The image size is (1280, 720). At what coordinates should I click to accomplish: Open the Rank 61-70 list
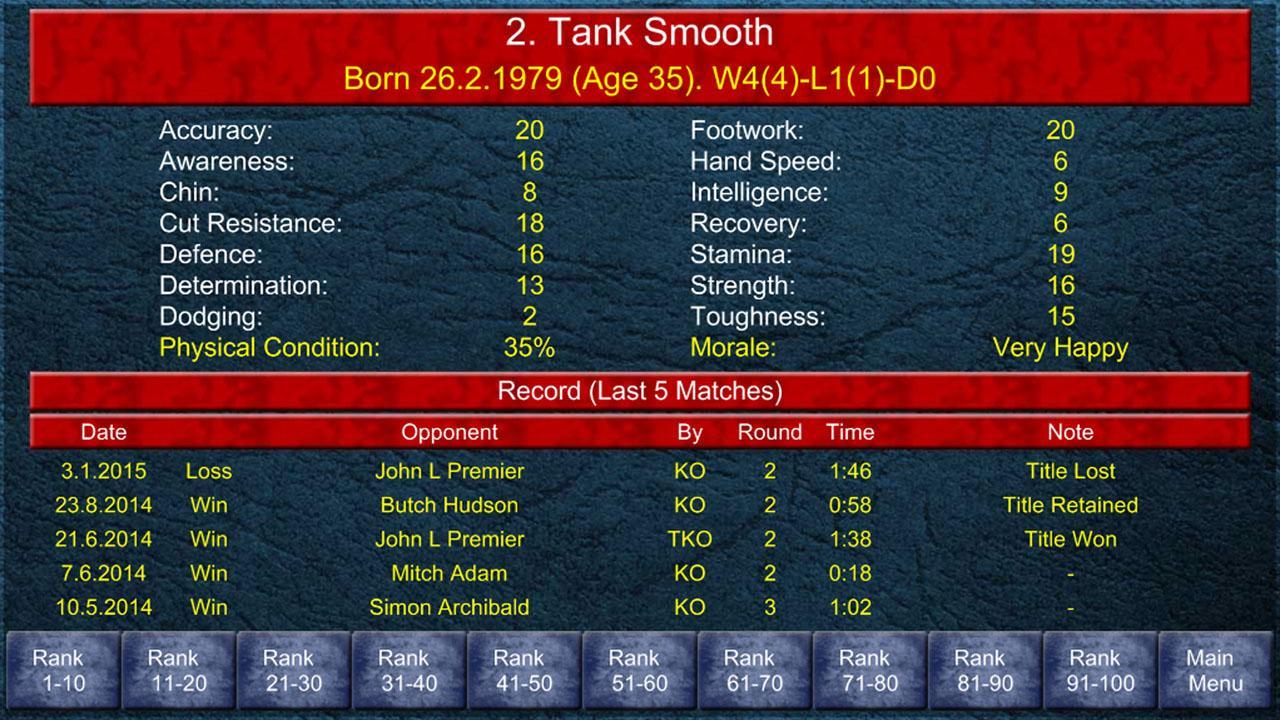coord(752,668)
